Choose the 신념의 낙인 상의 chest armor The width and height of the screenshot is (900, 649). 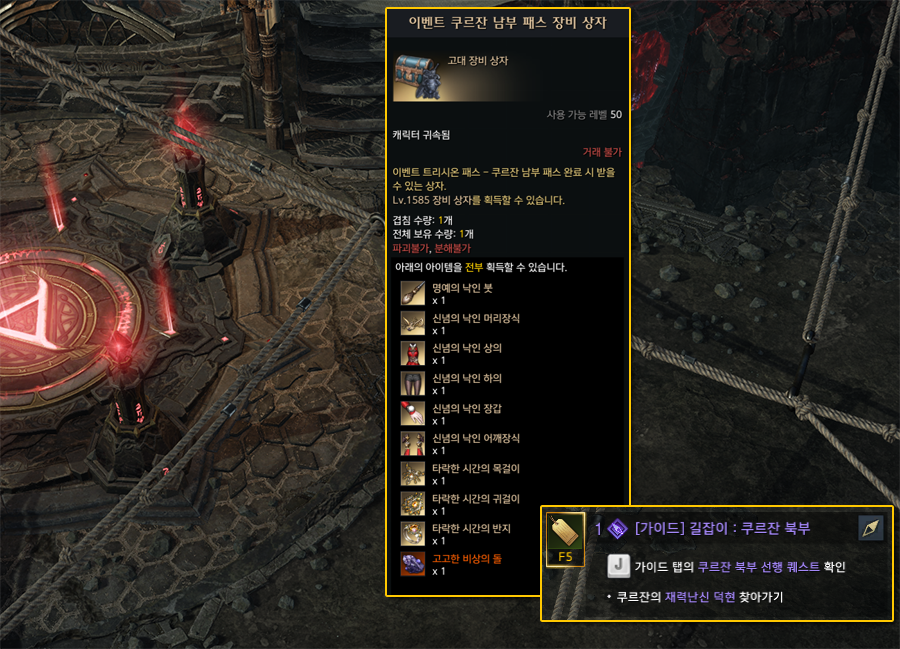[x=413, y=354]
